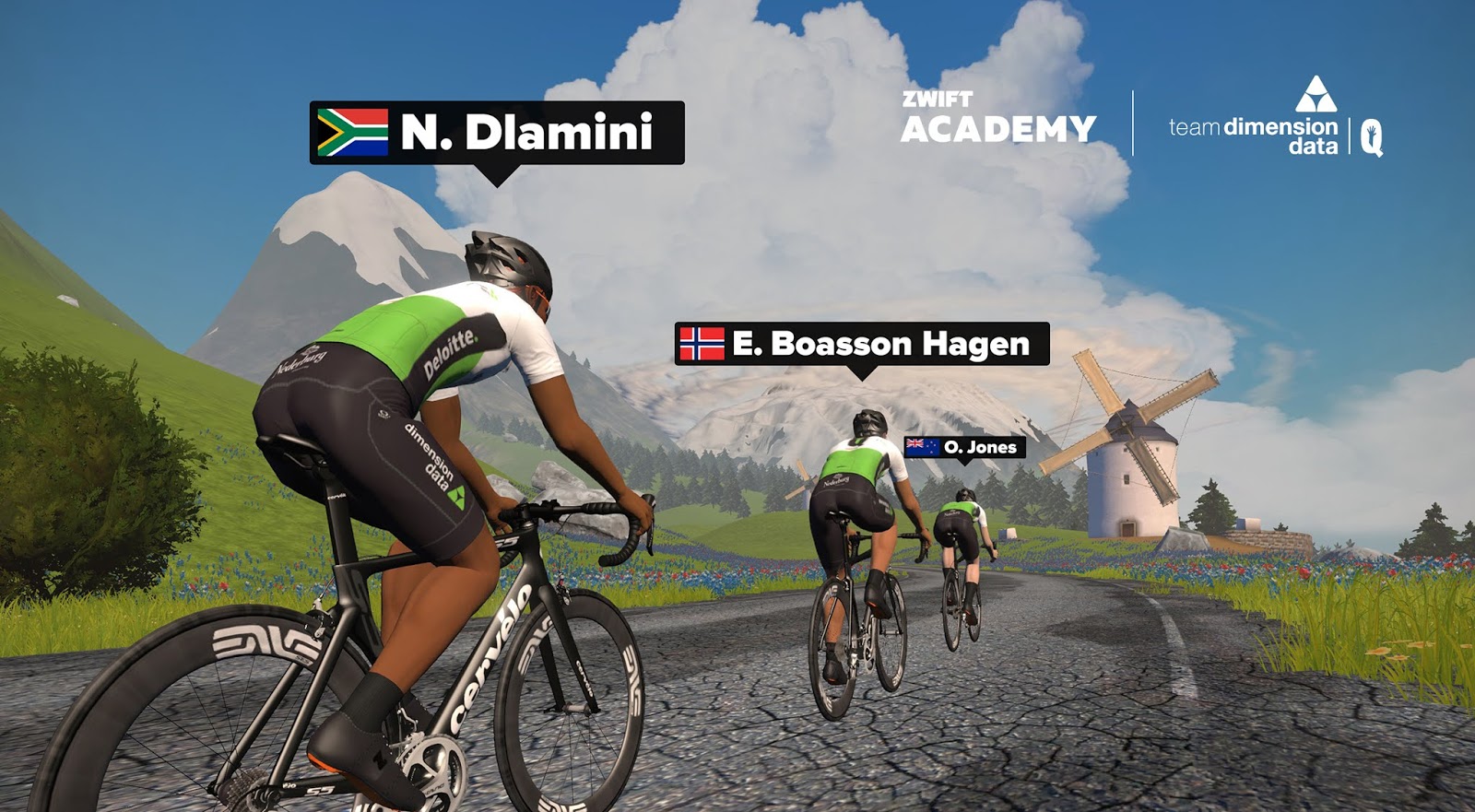Select the N. Dlamini rider name tag
The height and width of the screenshot is (812, 1475).
click(x=497, y=133)
